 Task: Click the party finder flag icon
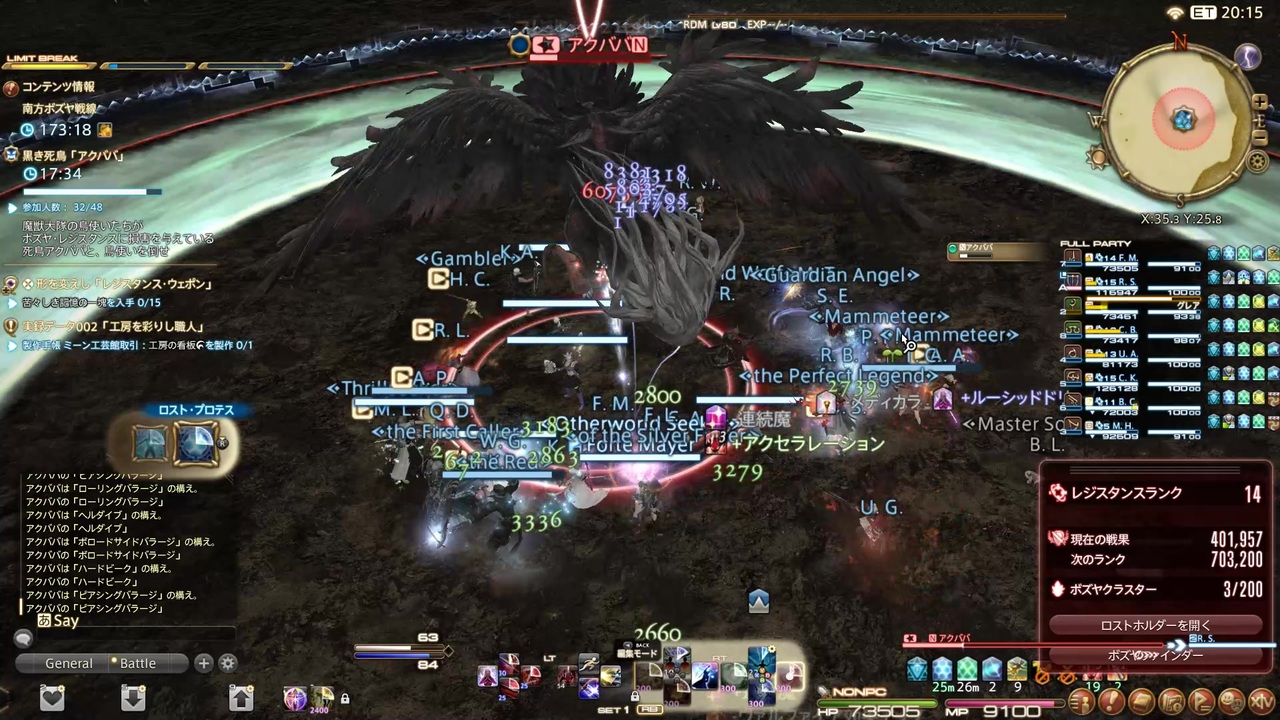pos(1201,701)
